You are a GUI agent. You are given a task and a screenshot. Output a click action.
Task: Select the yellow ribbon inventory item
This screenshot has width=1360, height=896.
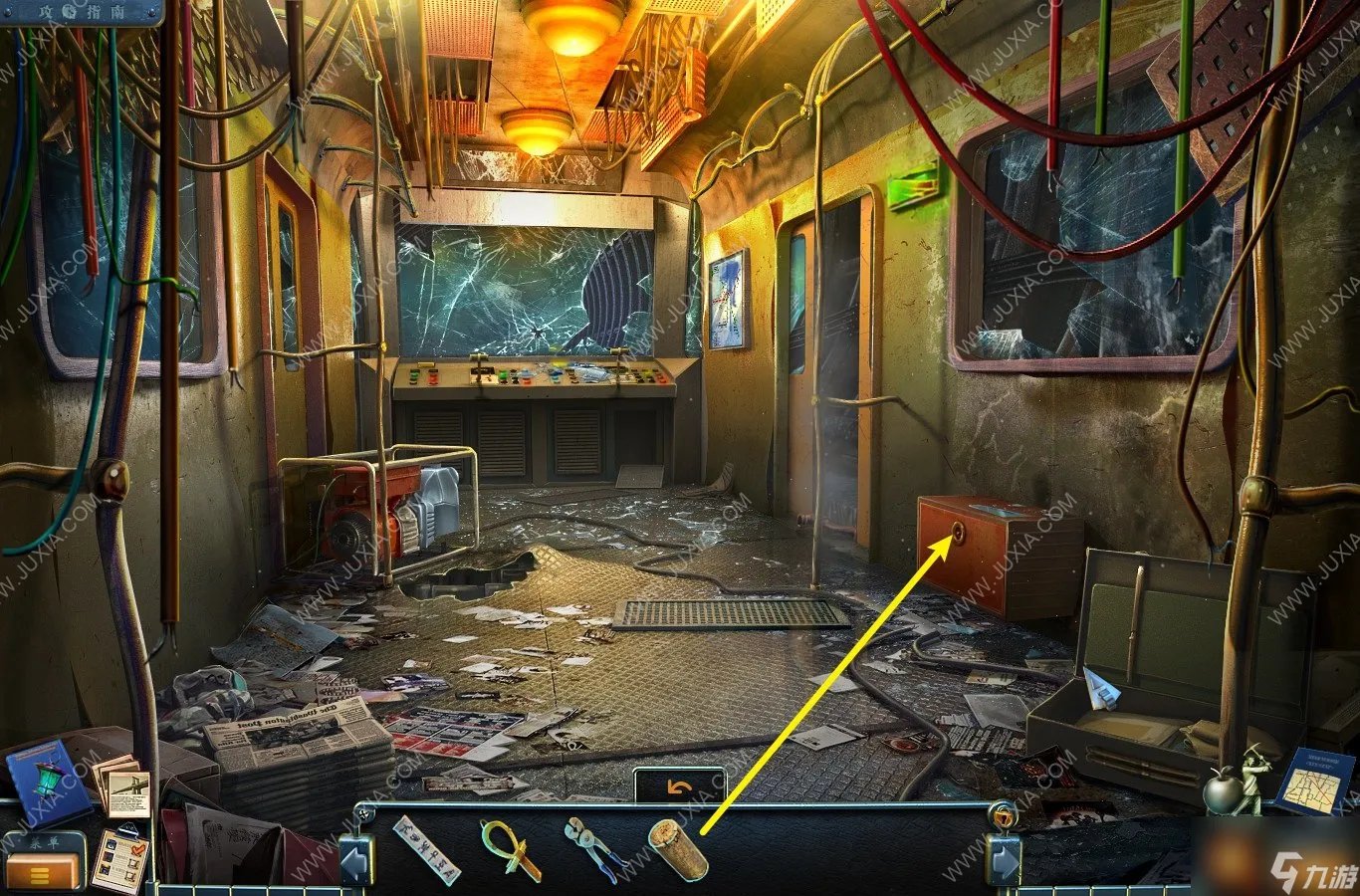pos(509,849)
